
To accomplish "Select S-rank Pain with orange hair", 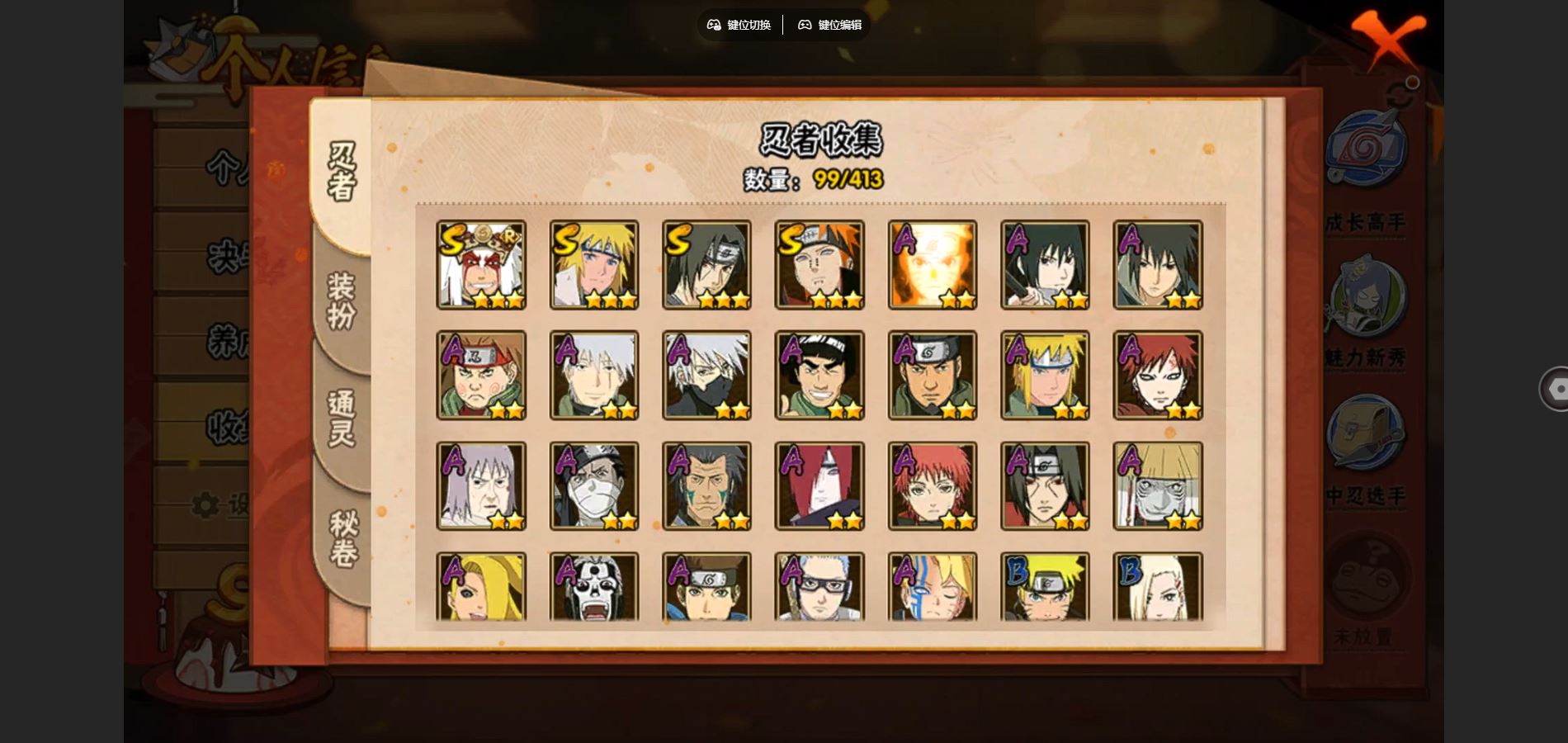I will pos(819,265).
